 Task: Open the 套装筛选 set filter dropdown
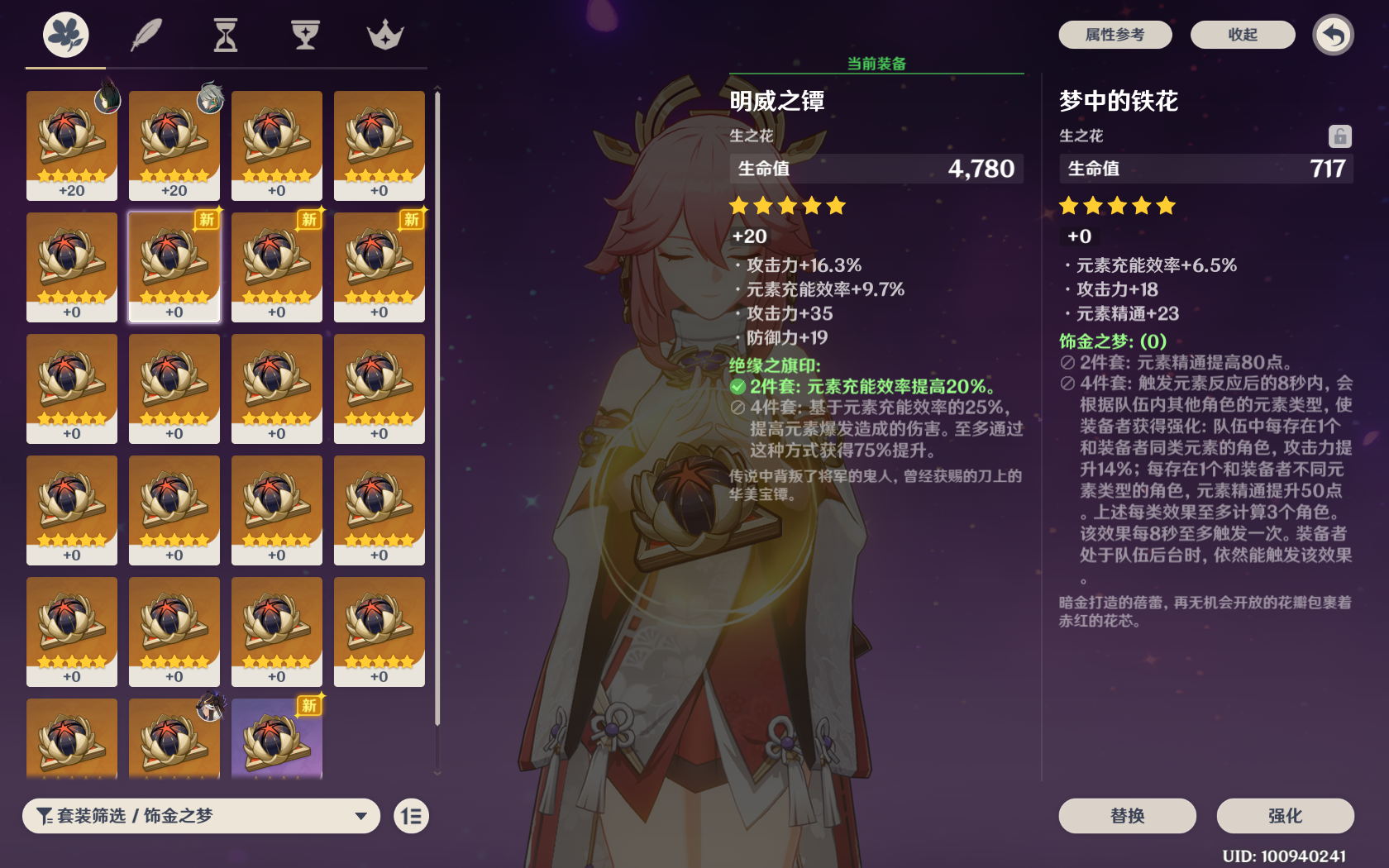201,816
